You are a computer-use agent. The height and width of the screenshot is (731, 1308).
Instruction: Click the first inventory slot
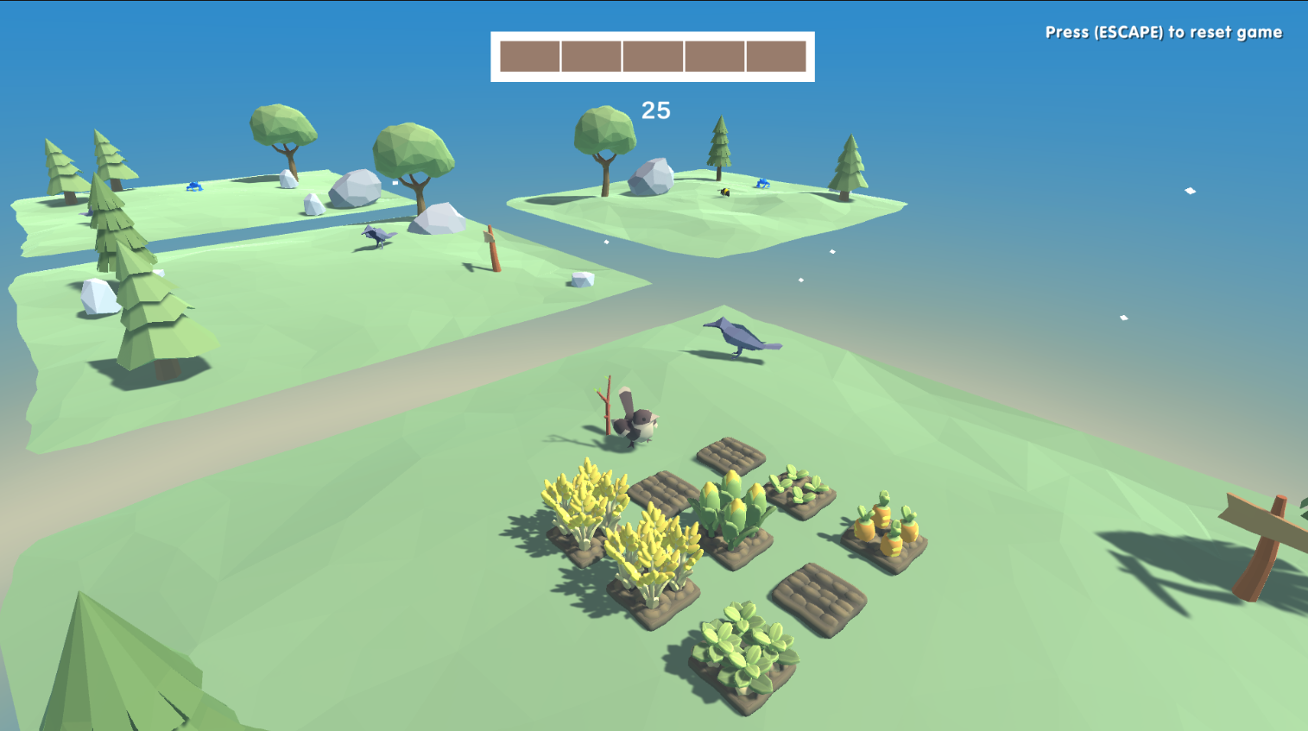(529, 57)
